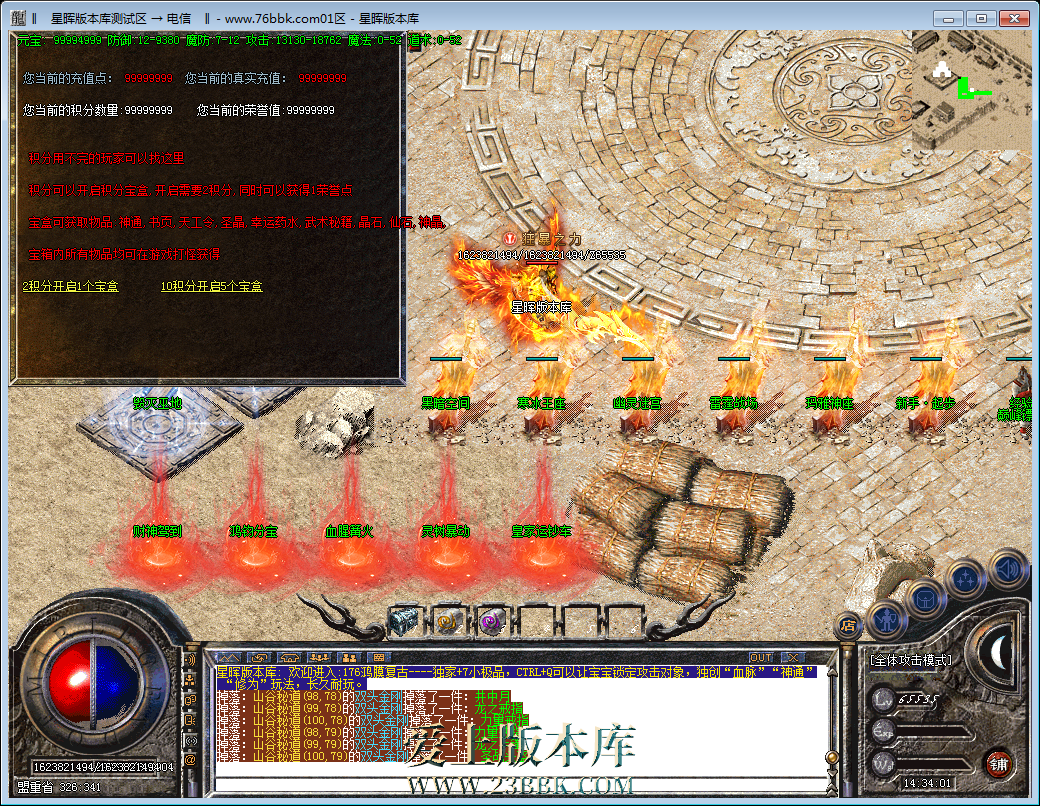
Task: Toggle the 全体攻击模式 attack mode label
Action: (x=910, y=660)
